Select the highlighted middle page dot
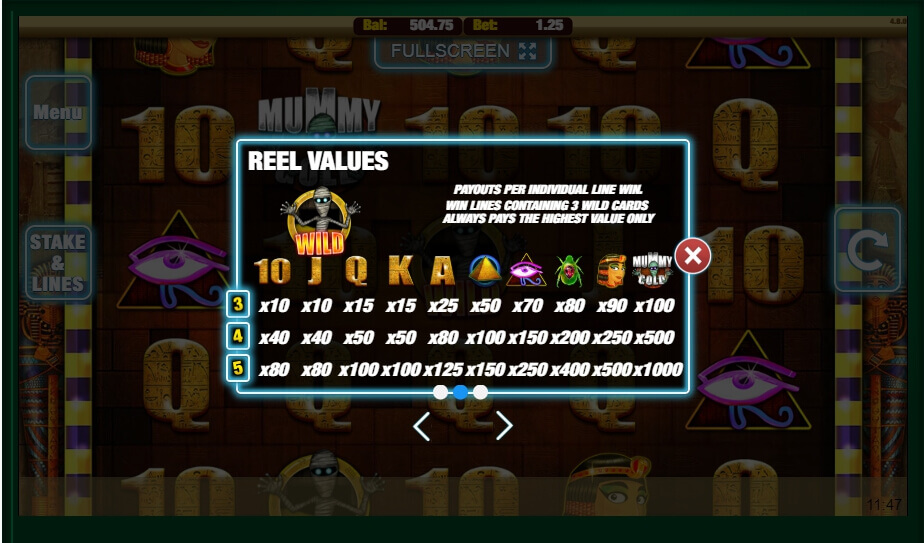The image size is (924, 543). click(x=460, y=392)
